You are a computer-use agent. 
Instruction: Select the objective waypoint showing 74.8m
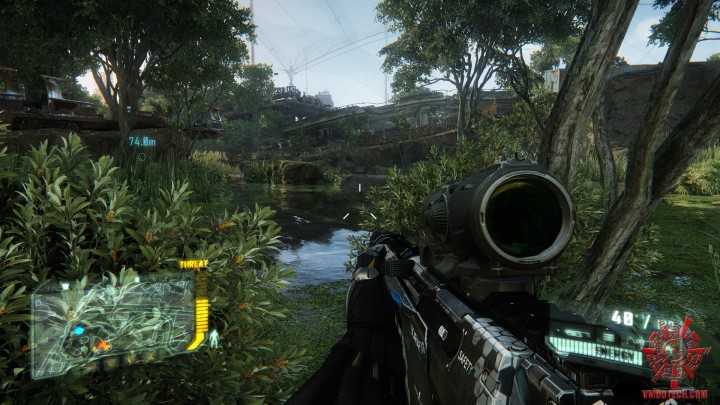[x=142, y=142]
